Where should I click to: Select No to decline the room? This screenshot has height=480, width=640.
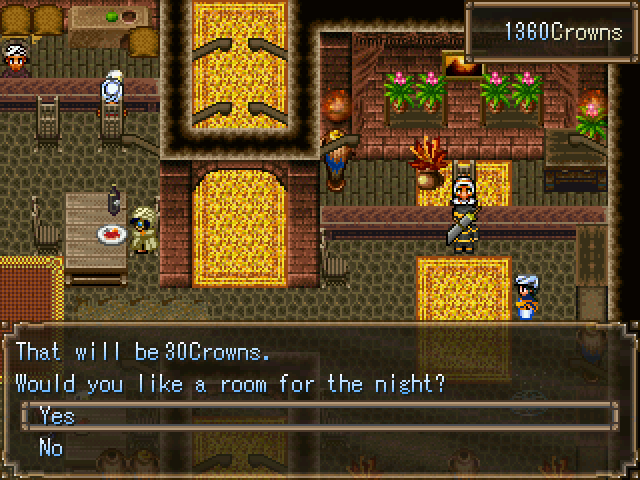[x=51, y=447]
